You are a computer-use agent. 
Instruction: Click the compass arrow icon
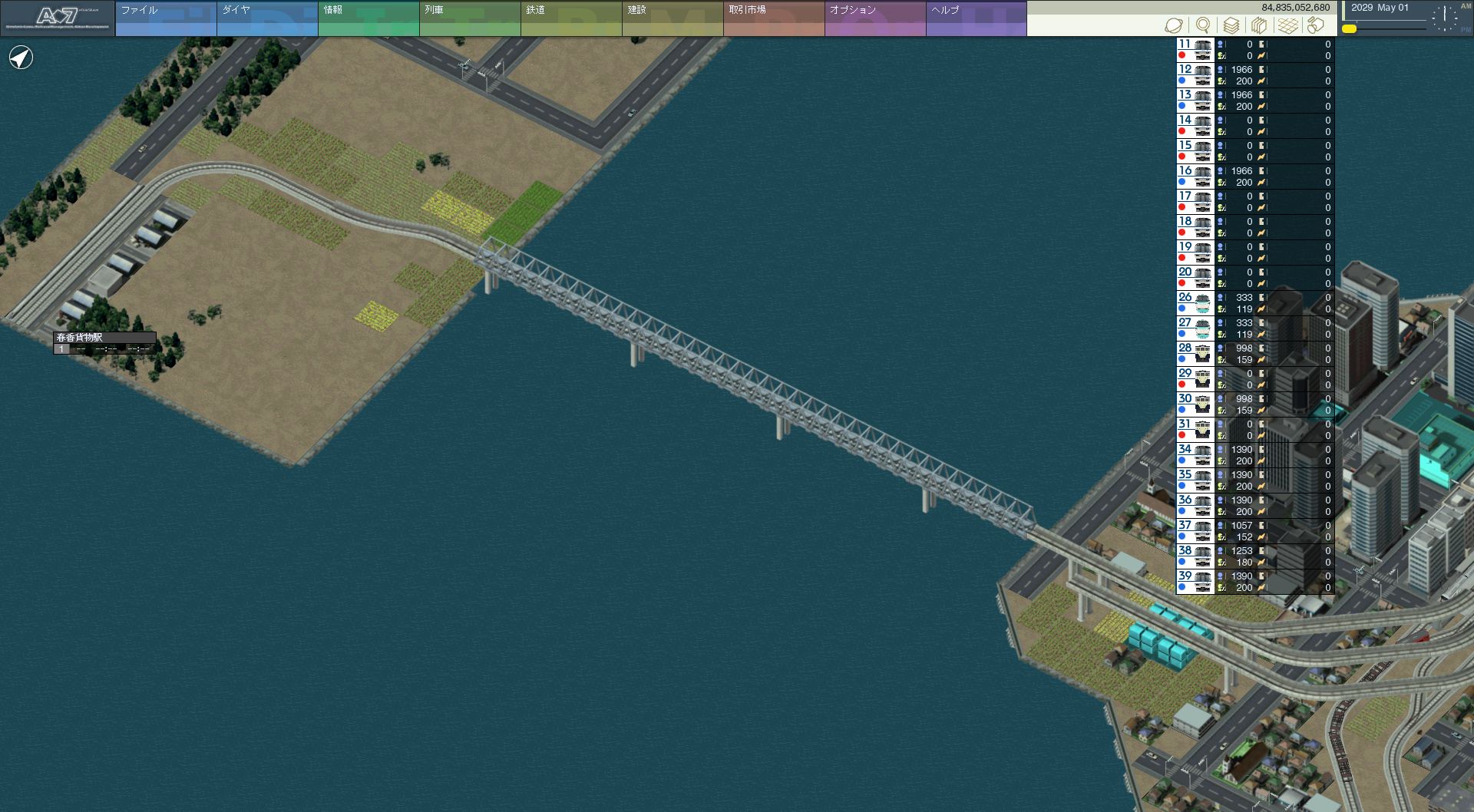(x=21, y=58)
